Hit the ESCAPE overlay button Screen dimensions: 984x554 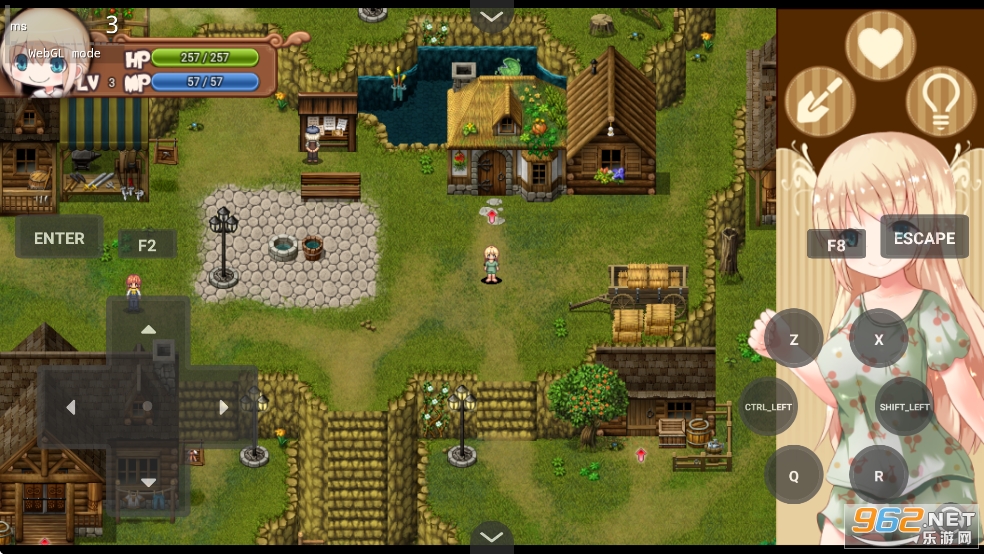(924, 238)
